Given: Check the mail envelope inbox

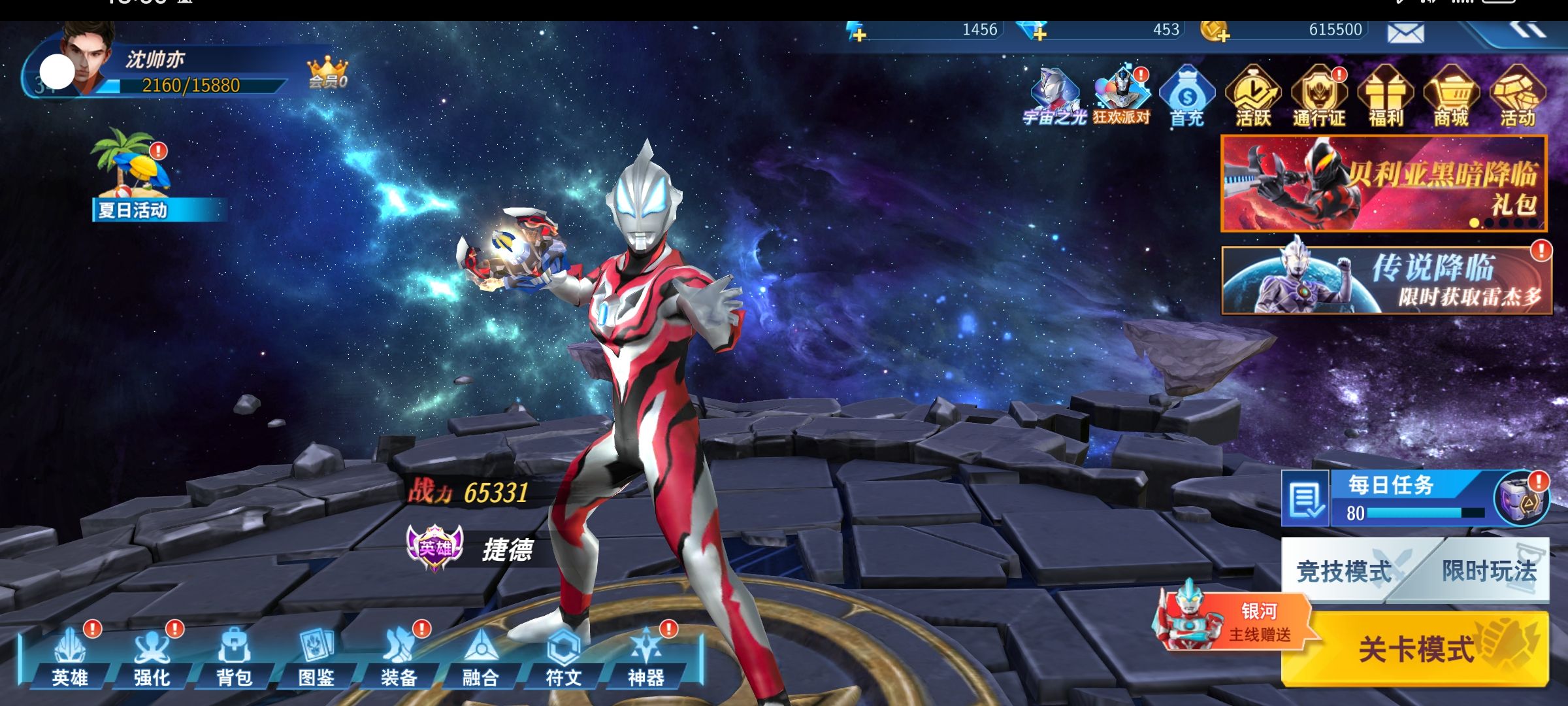Looking at the screenshot, I should tap(1405, 32).
